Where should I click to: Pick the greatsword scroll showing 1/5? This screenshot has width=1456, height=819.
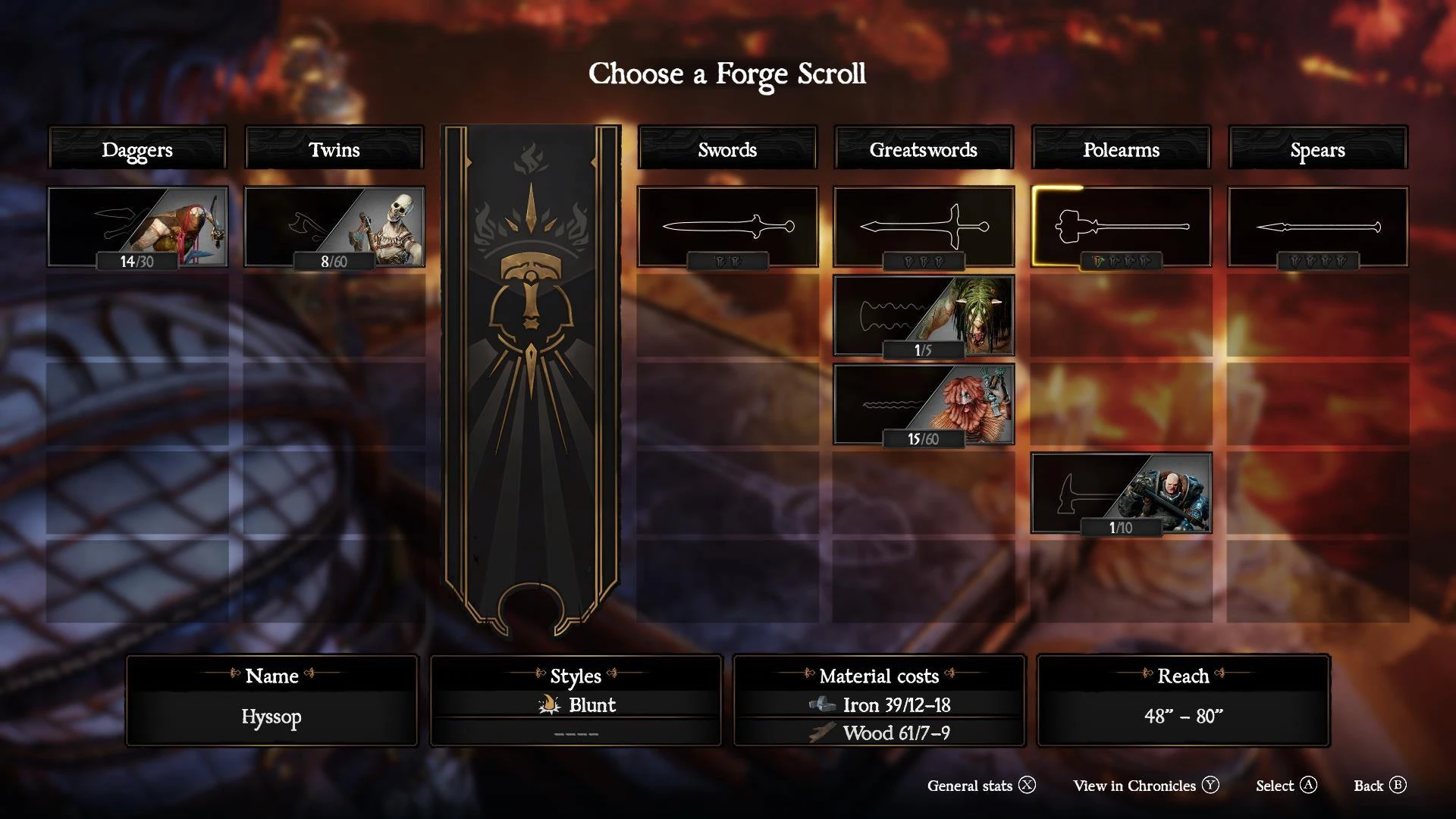click(x=923, y=315)
